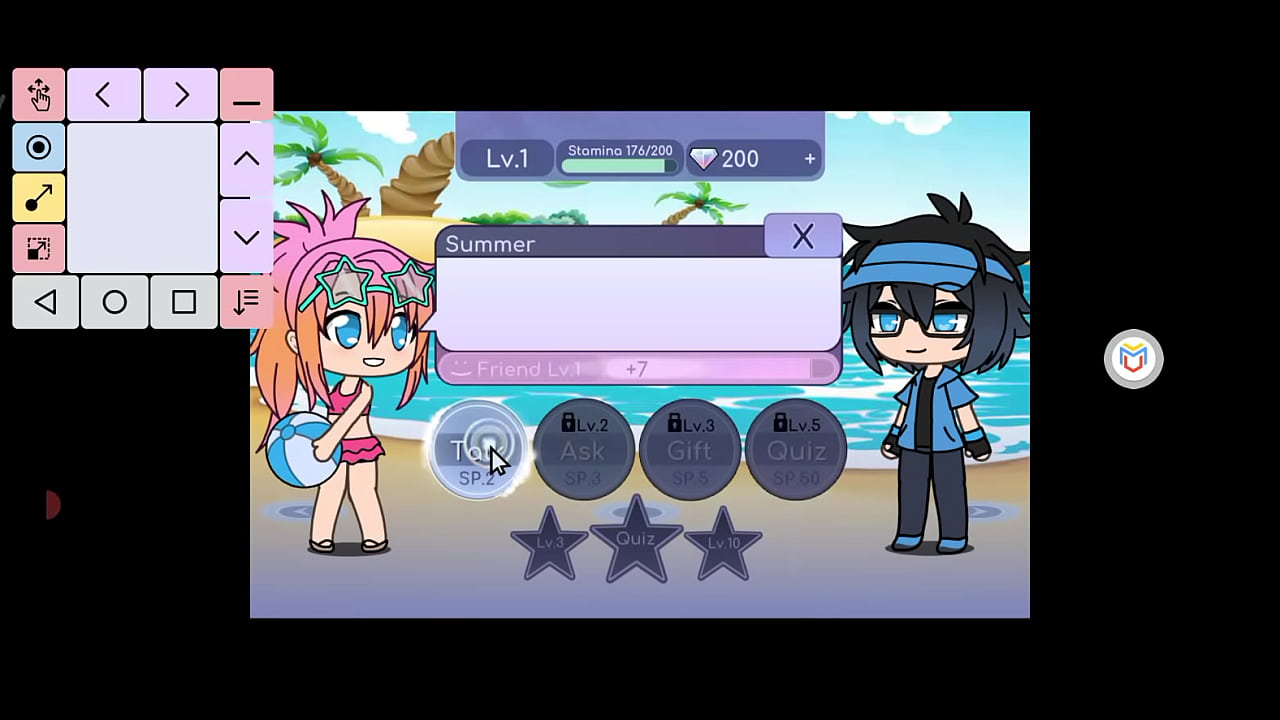Screen dimensions: 1280x720
Task: Click the left arrow in the control panel
Action: click(x=104, y=94)
